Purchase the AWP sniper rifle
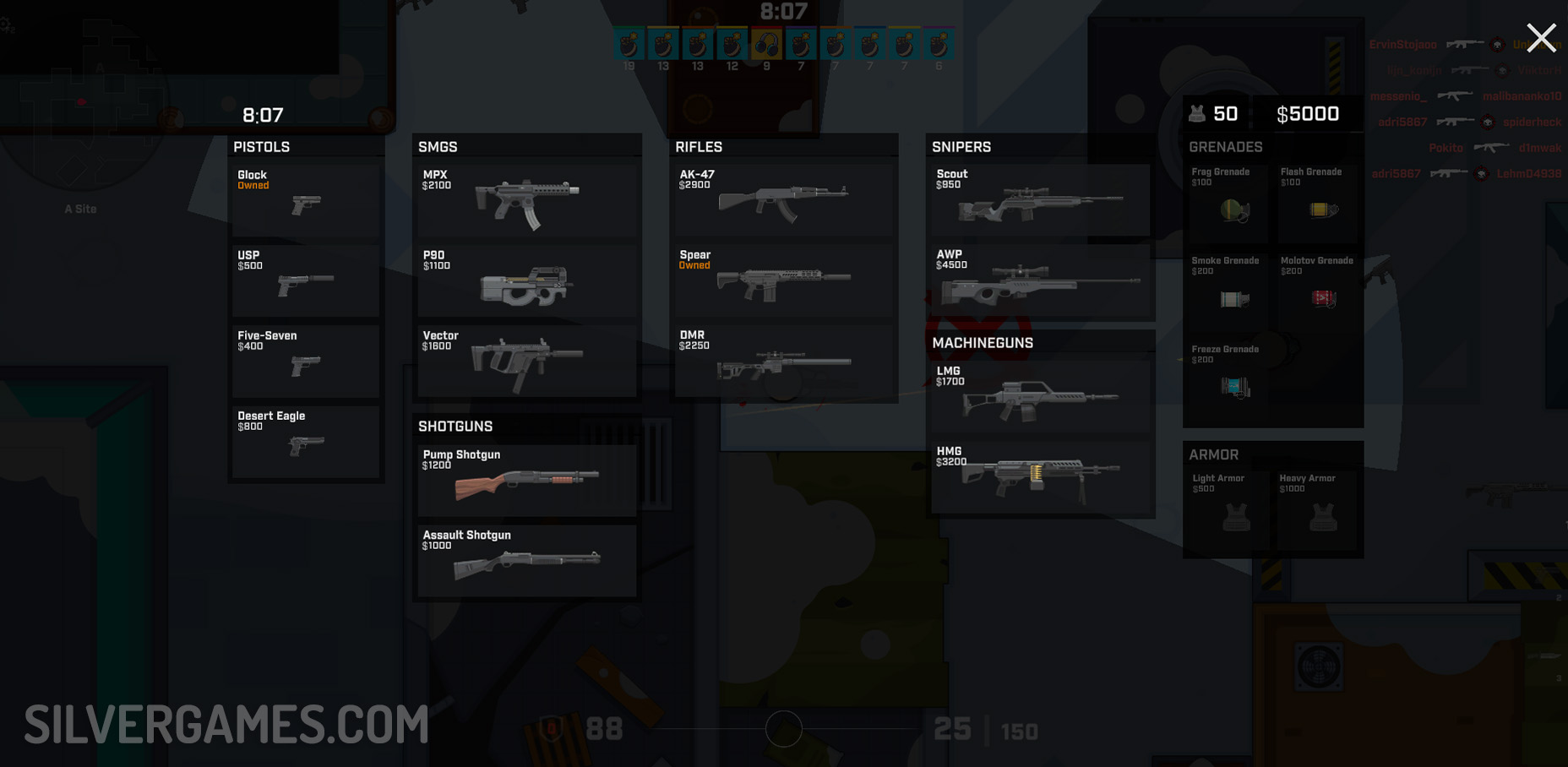 pos(1040,281)
